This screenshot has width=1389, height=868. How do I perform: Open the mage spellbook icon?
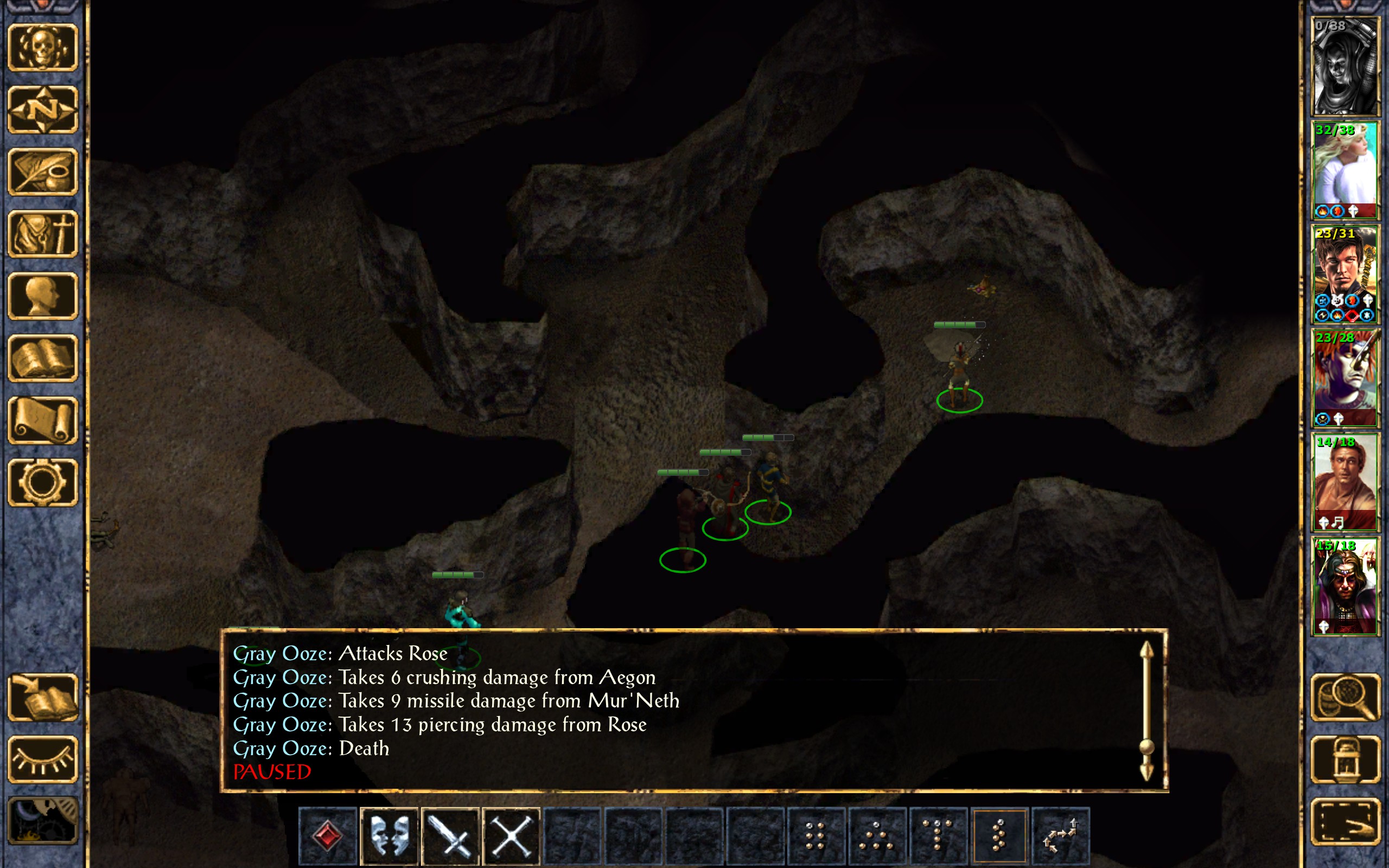[x=43, y=358]
